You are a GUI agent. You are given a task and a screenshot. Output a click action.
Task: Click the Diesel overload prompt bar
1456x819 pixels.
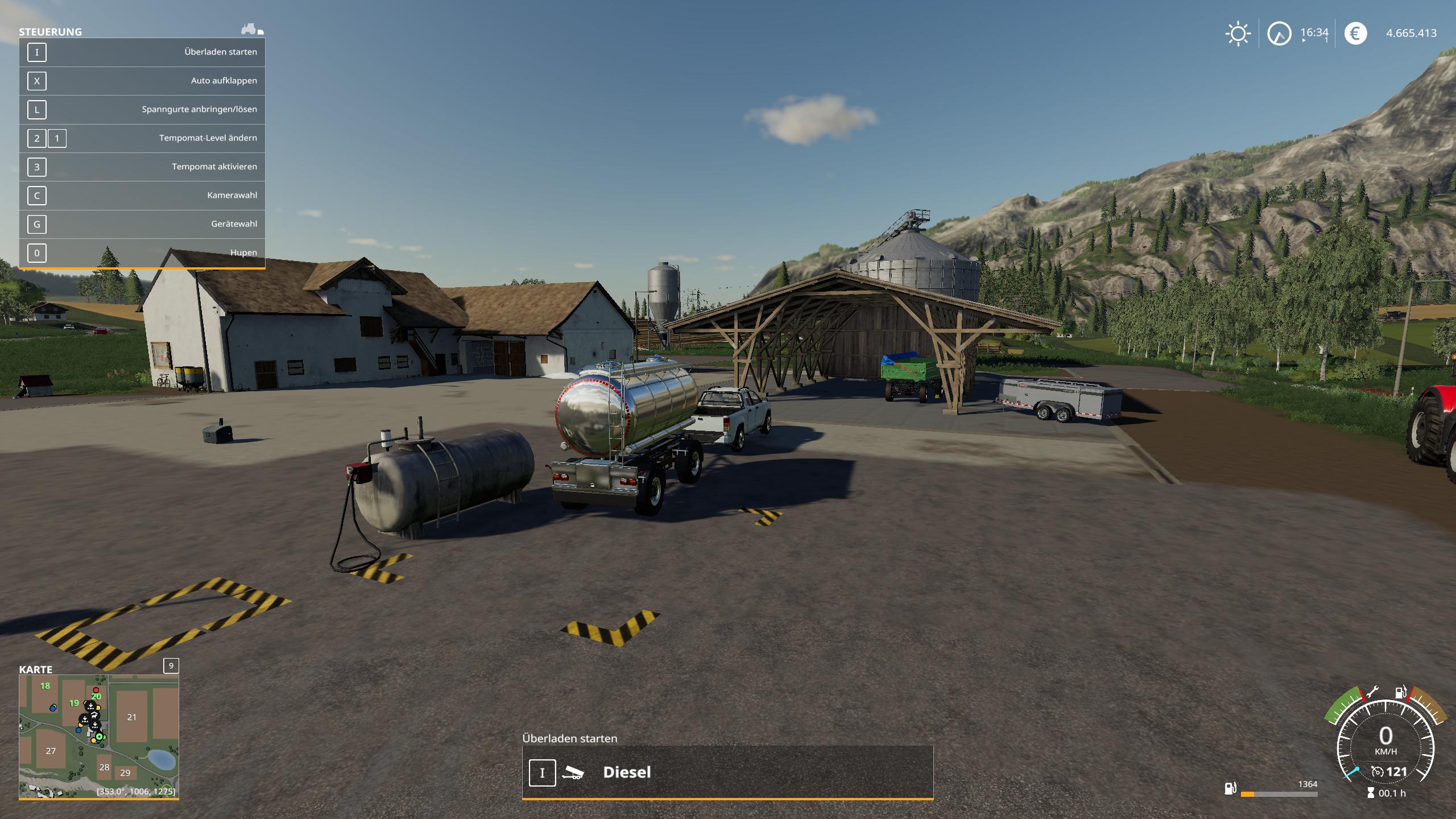727,772
